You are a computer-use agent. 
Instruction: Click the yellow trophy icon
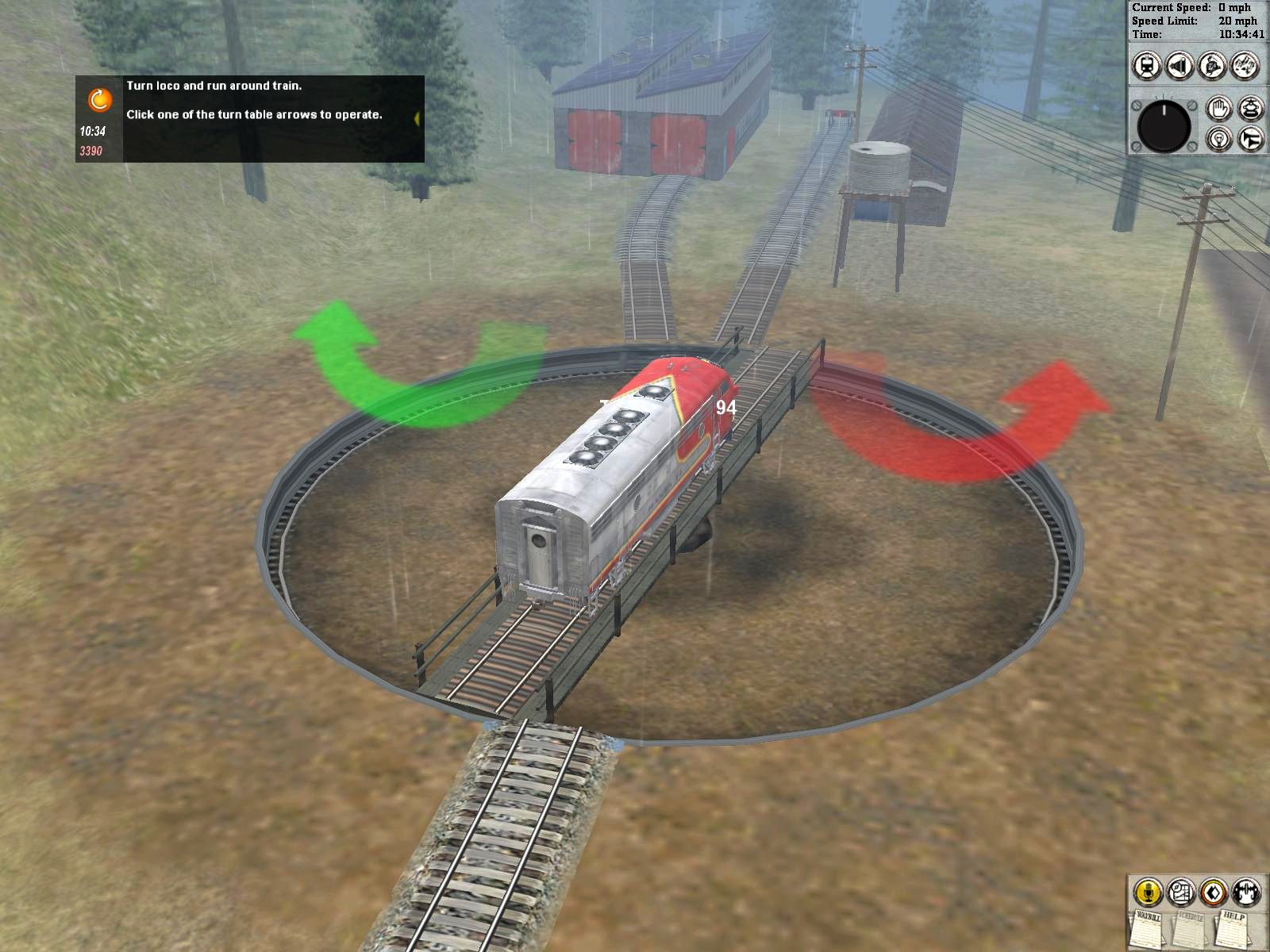[1148, 892]
